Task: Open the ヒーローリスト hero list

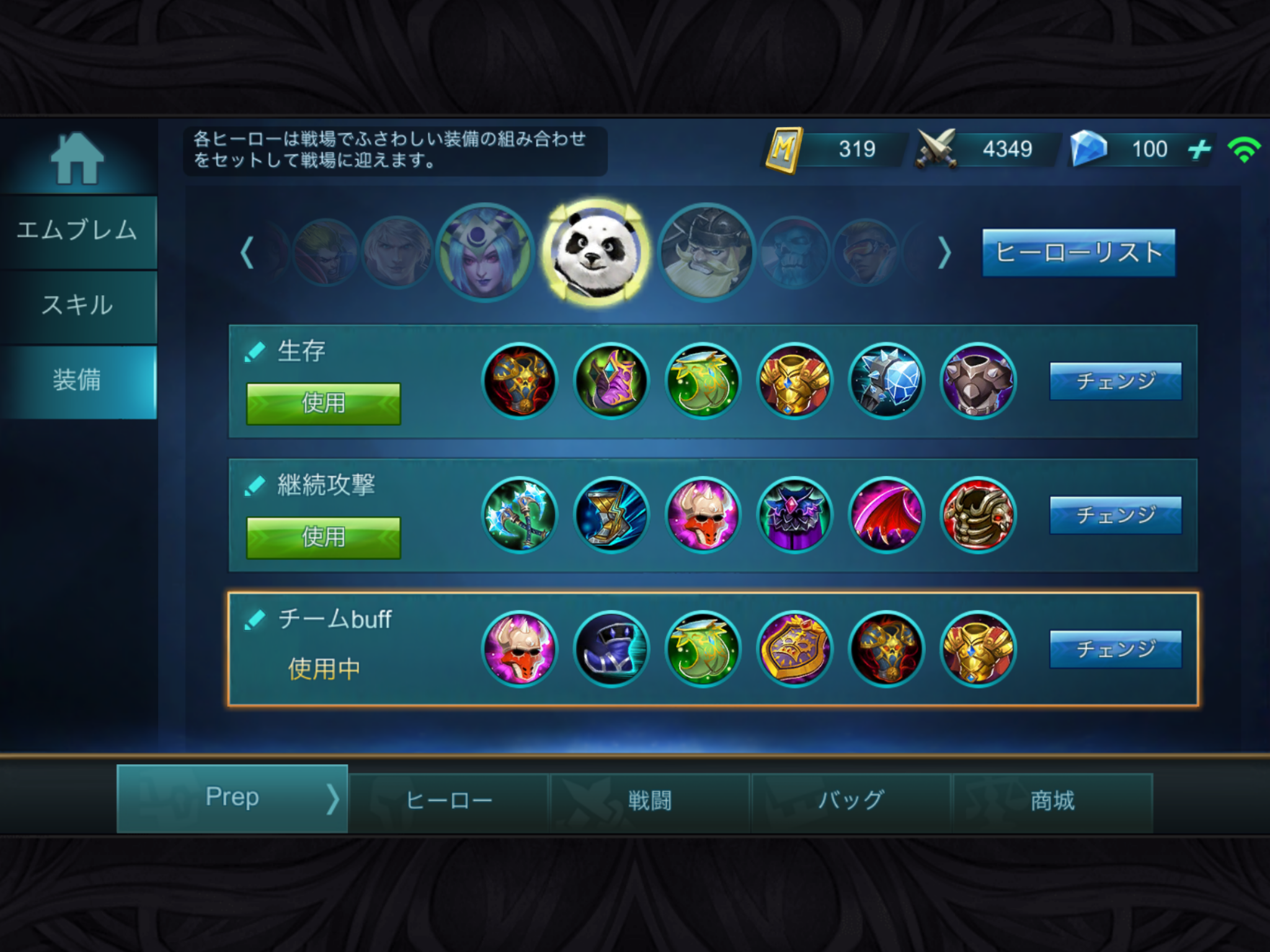Action: [1078, 252]
